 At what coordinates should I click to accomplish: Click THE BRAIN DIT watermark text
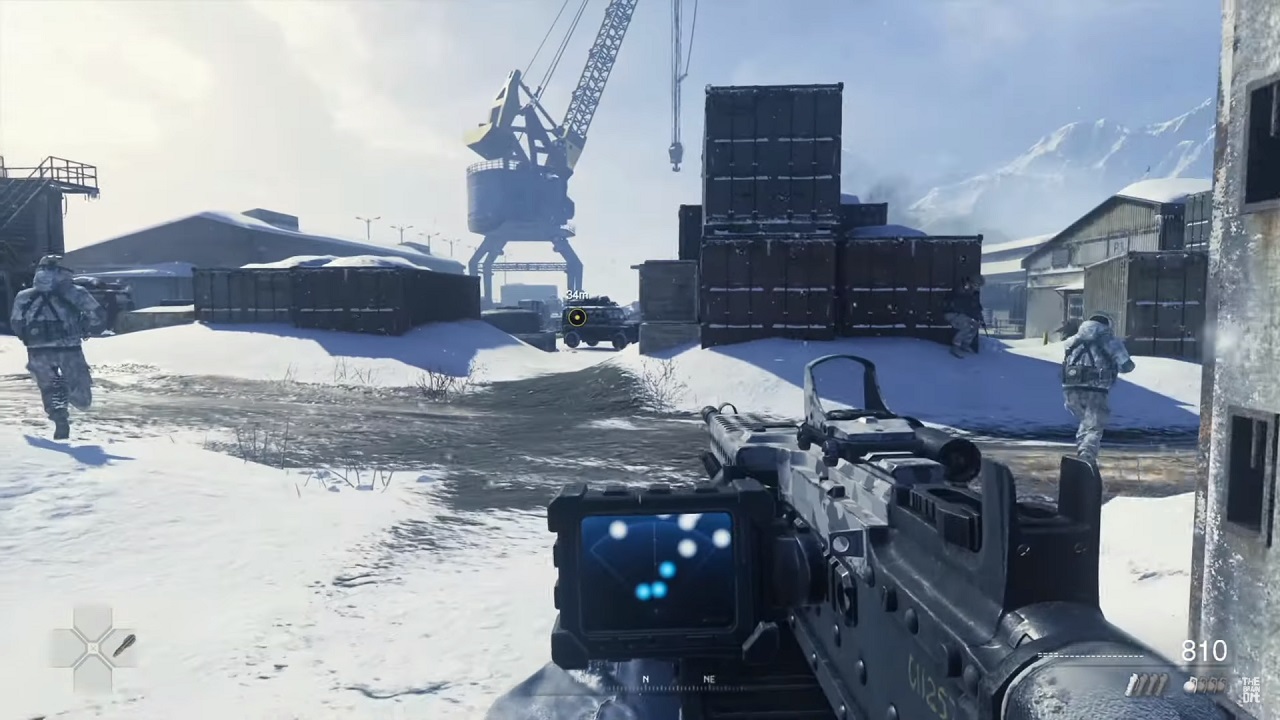1252,689
